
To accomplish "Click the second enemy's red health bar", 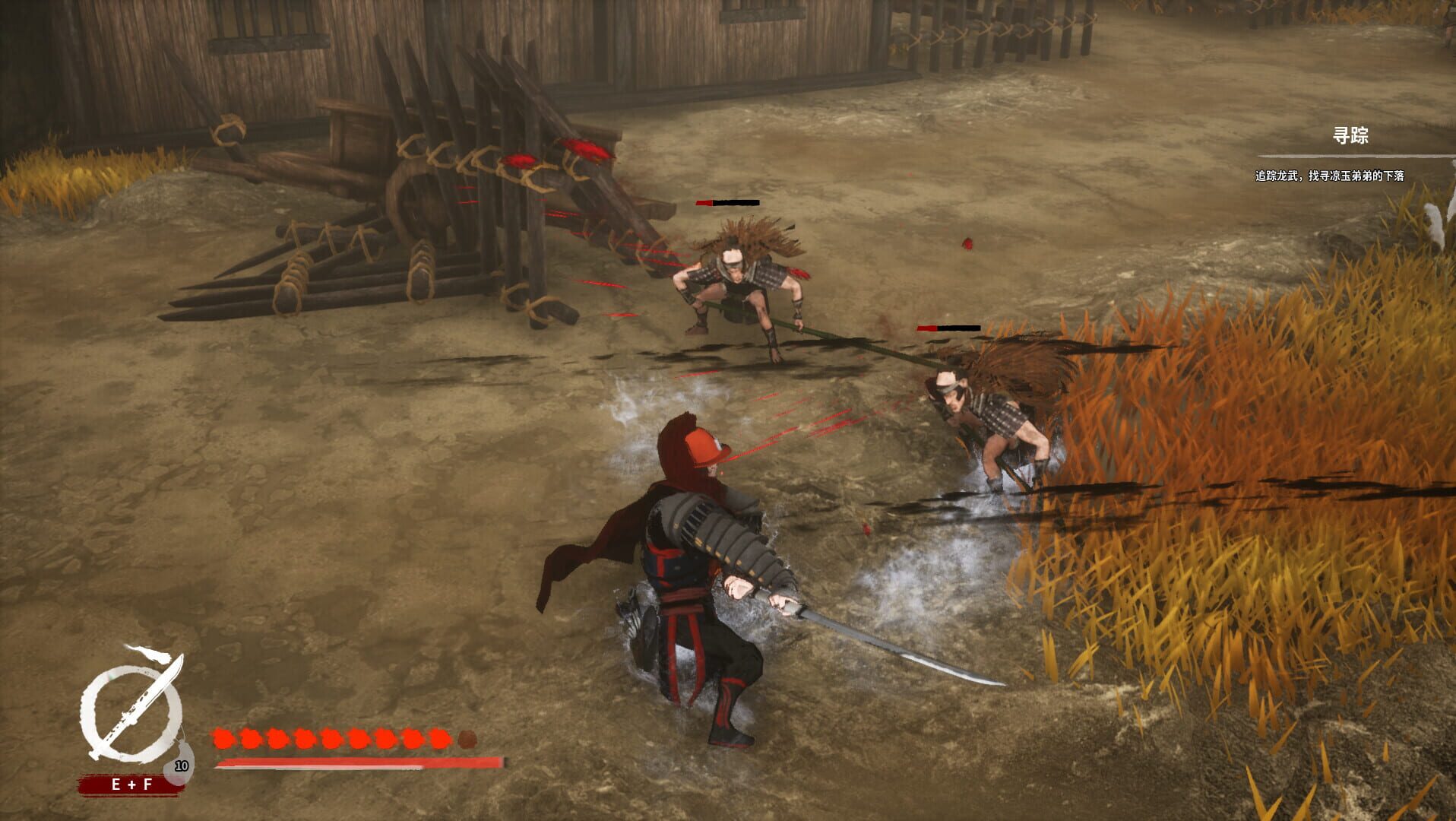I will coord(949,328).
